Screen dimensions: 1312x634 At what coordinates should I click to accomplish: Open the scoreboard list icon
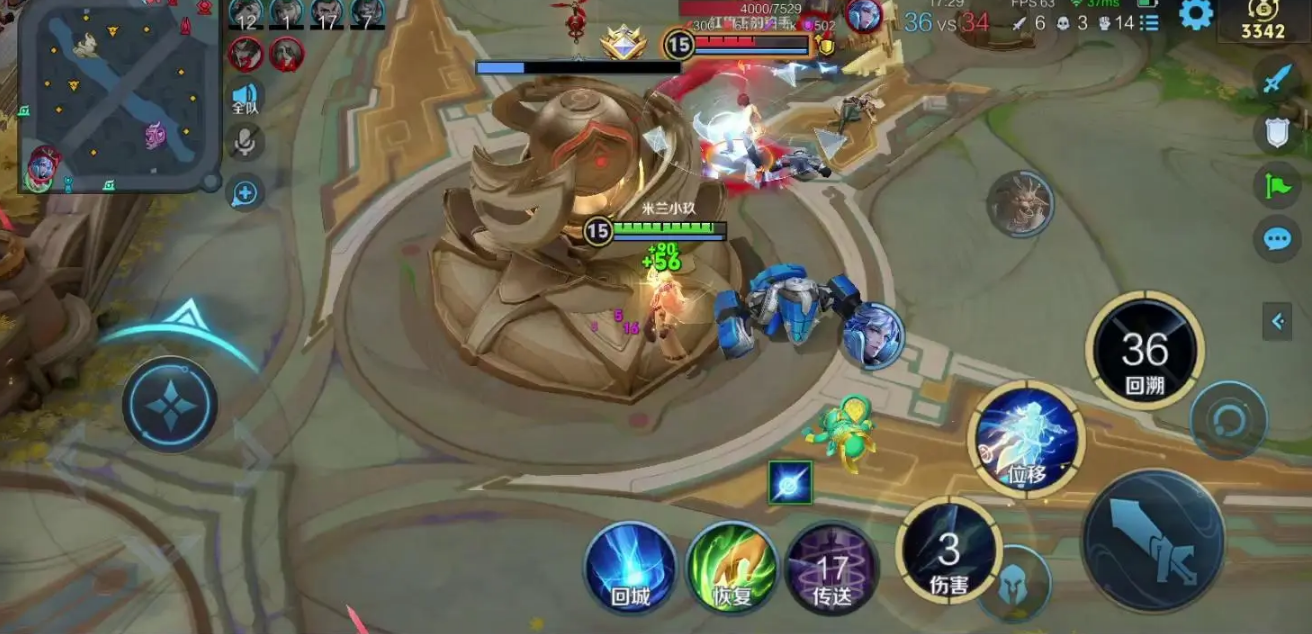click(x=1150, y=22)
